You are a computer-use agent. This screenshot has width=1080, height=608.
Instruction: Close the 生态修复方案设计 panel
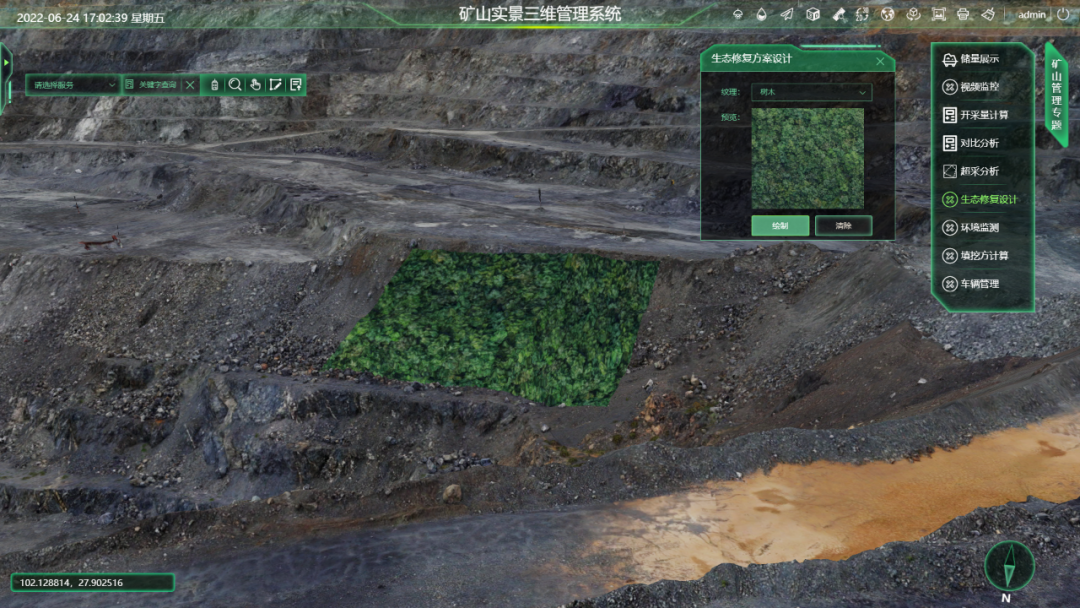click(x=880, y=60)
